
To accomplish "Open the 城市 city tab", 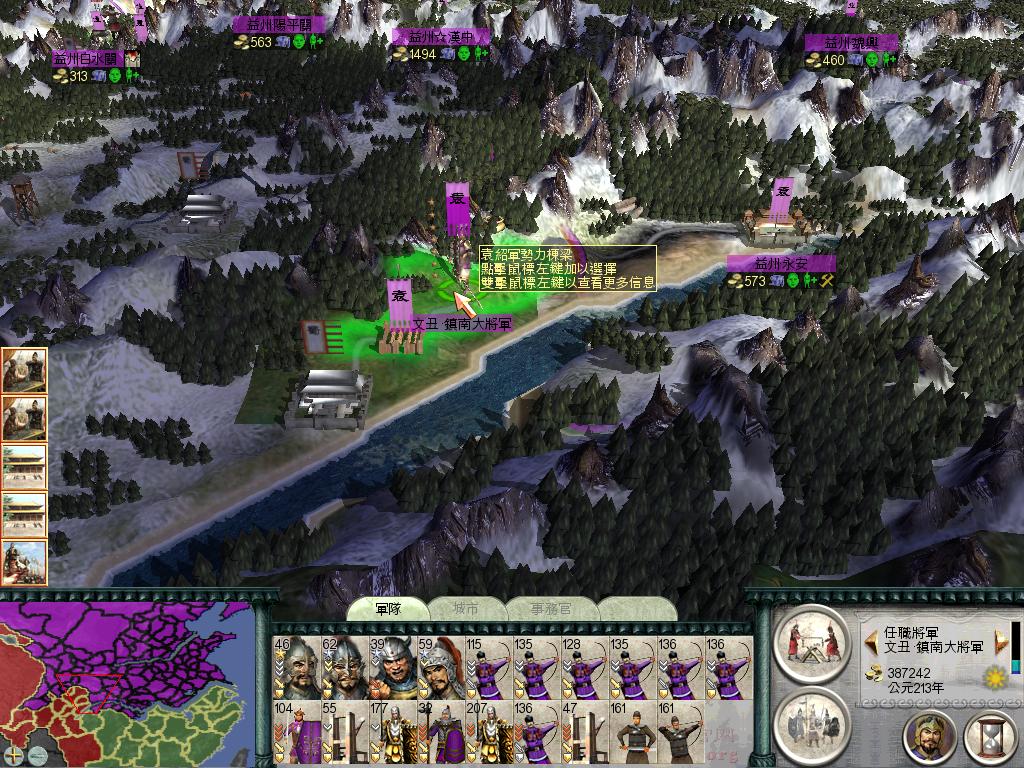I will [466, 609].
